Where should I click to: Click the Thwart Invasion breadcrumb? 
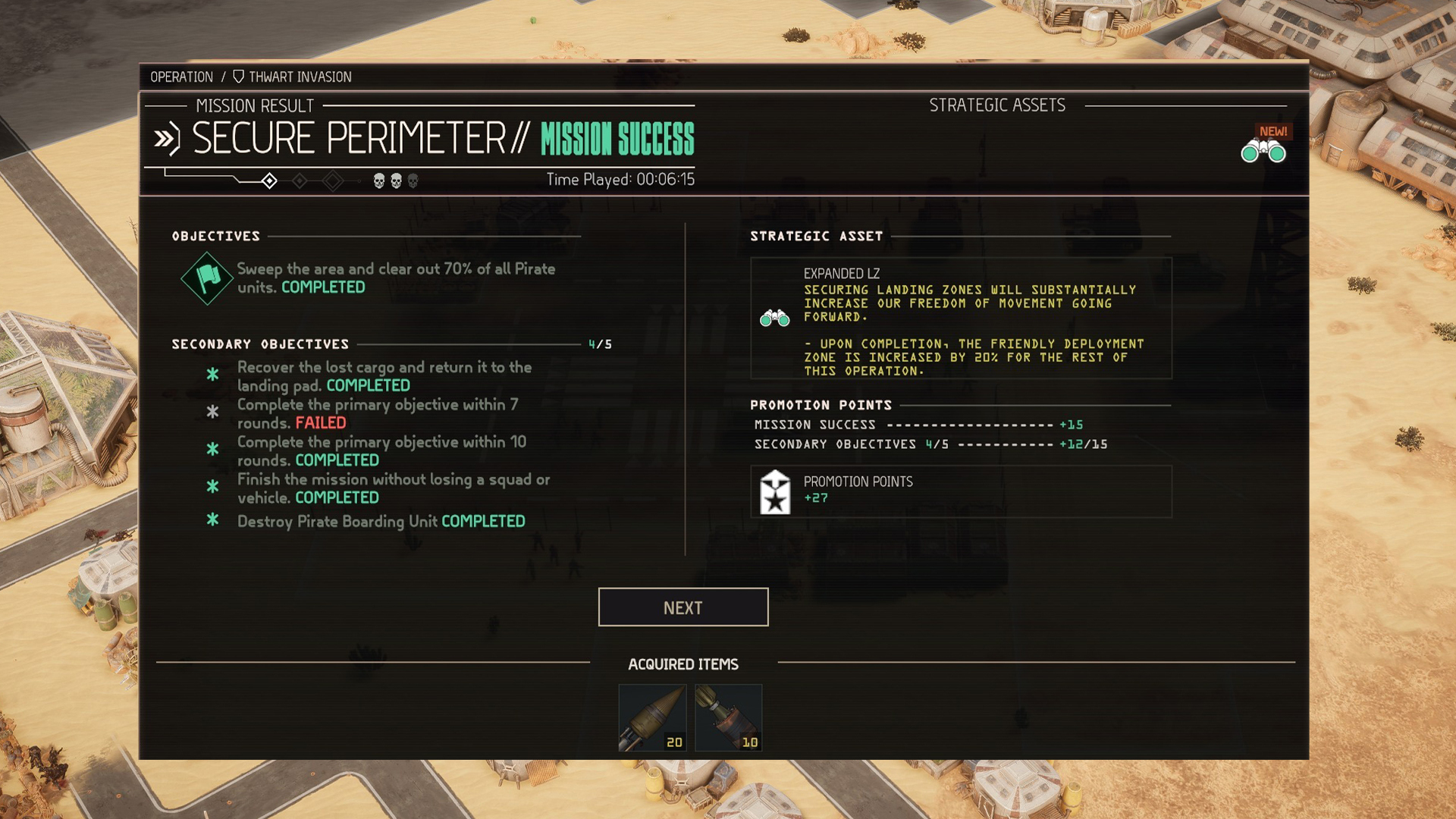[292, 77]
